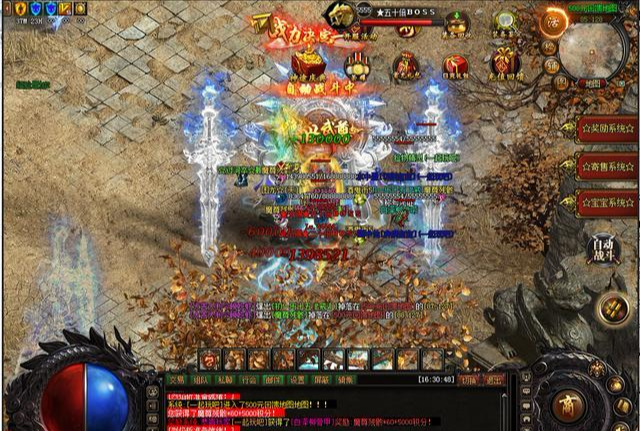The image size is (640, 431).
Task: Open the 充值回馈 gift box icon
Action: click(505, 61)
